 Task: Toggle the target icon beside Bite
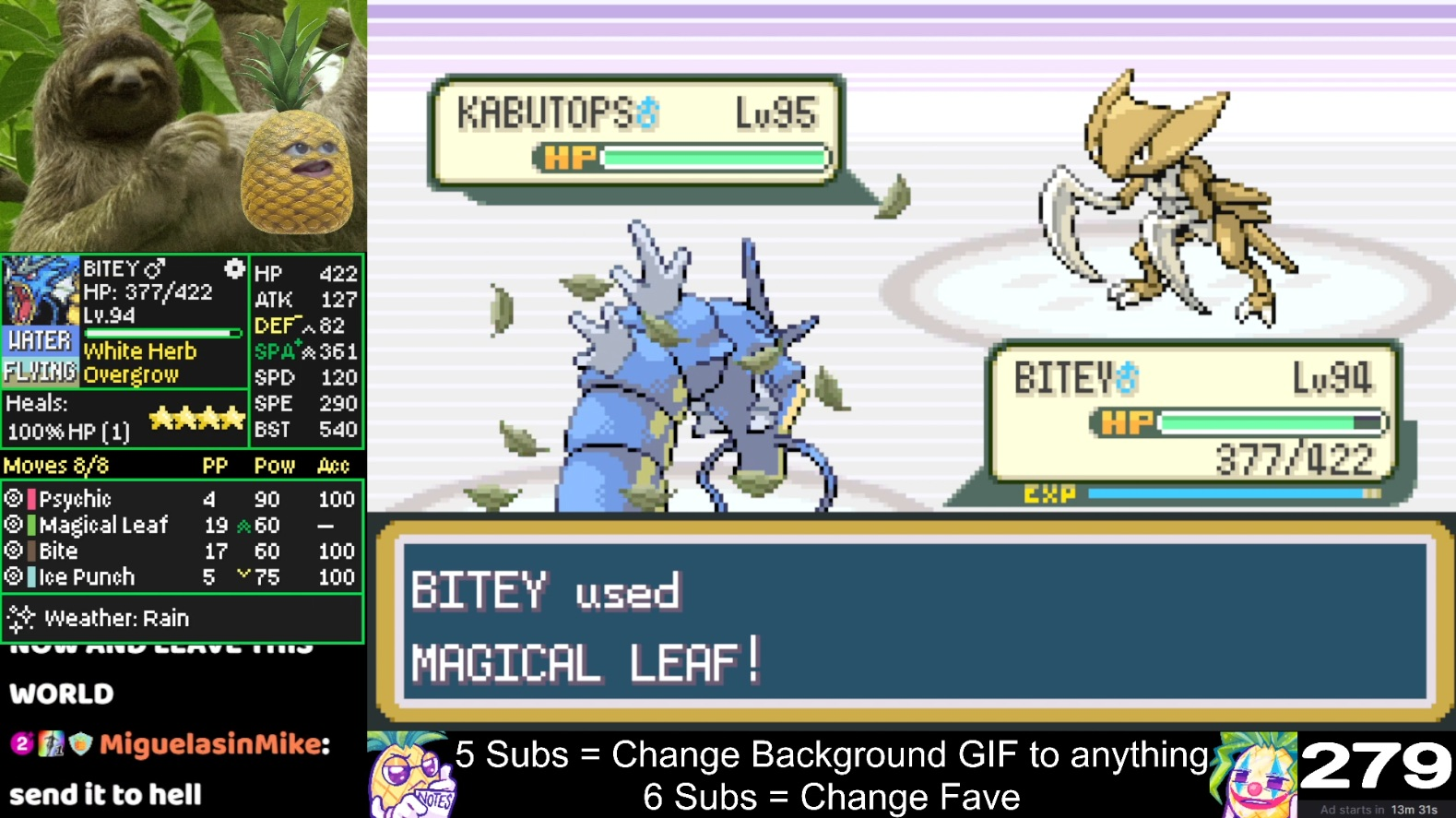tap(15, 551)
